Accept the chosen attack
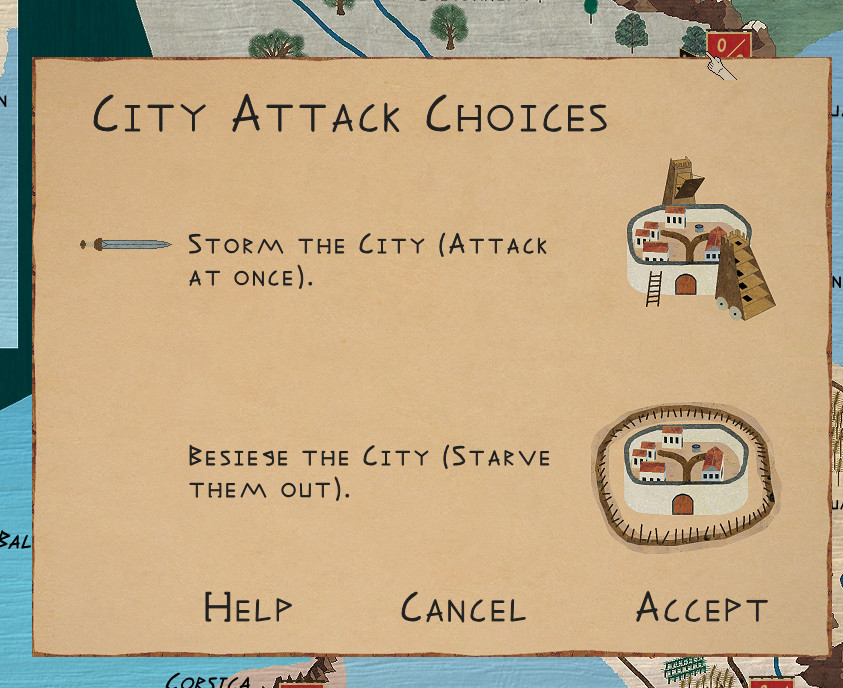This screenshot has height=688, width=843. click(701, 608)
